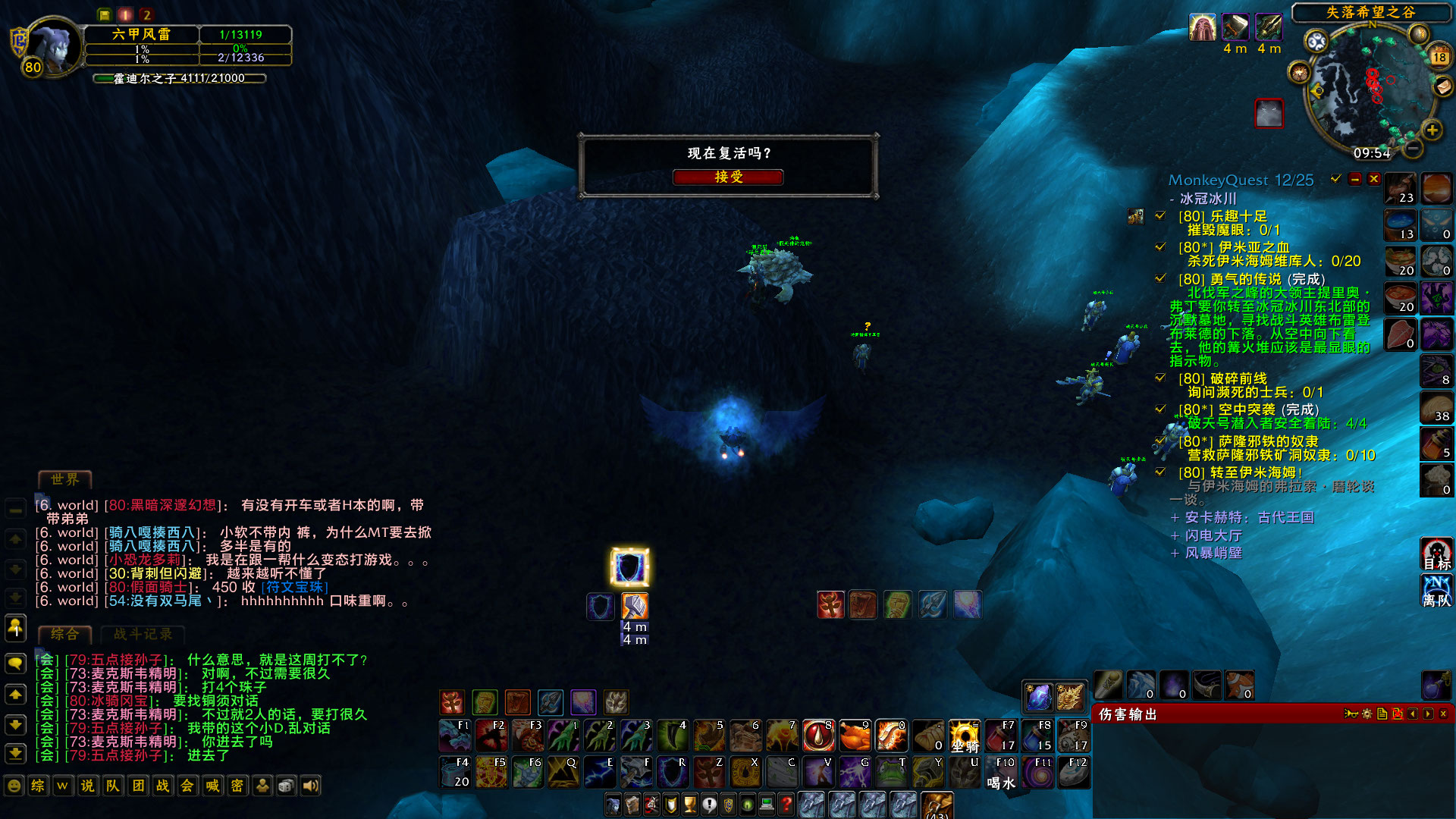Toggle the checkmark beside 破碎前线 quest
The image size is (1456, 819).
tap(1159, 379)
